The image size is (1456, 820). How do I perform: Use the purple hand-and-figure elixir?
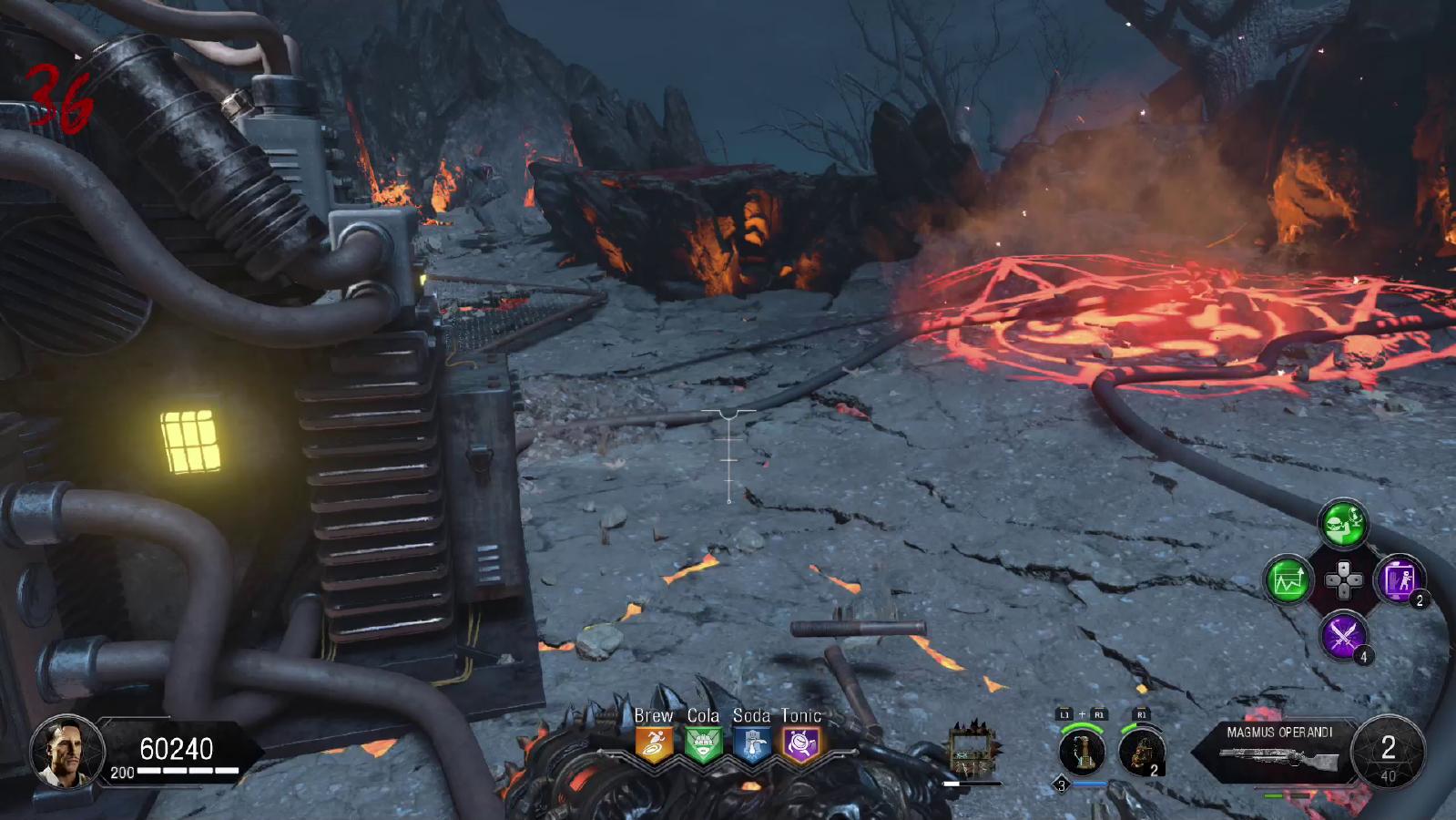pyautogui.click(x=1399, y=579)
